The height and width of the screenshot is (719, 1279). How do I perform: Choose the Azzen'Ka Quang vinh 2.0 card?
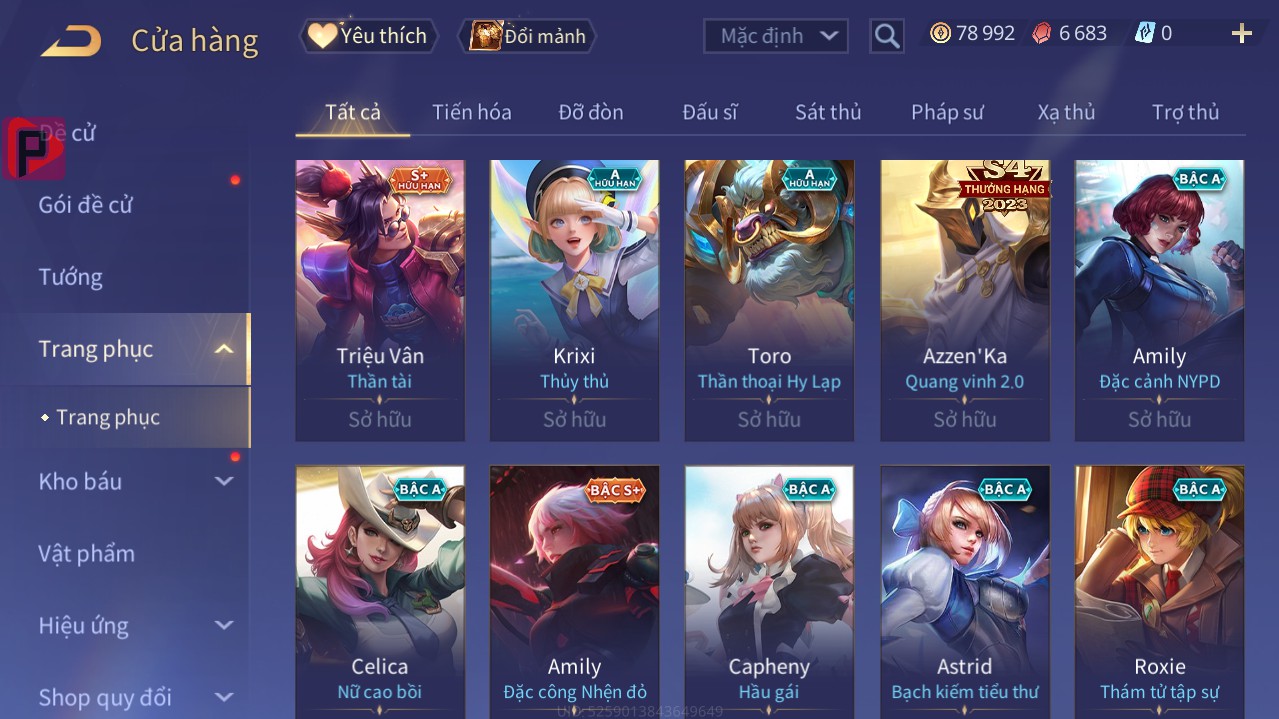(x=964, y=300)
